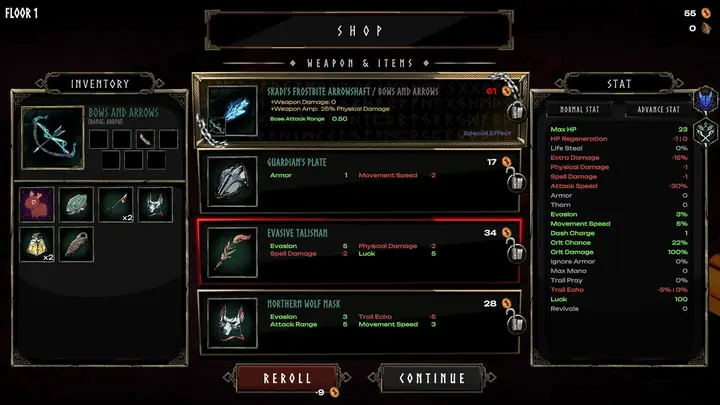Reroll the shop items

point(288,378)
